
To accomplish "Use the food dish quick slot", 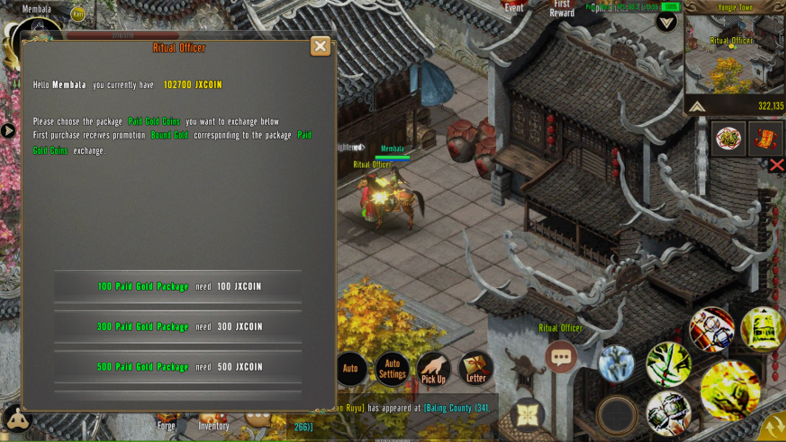I will 728,137.
